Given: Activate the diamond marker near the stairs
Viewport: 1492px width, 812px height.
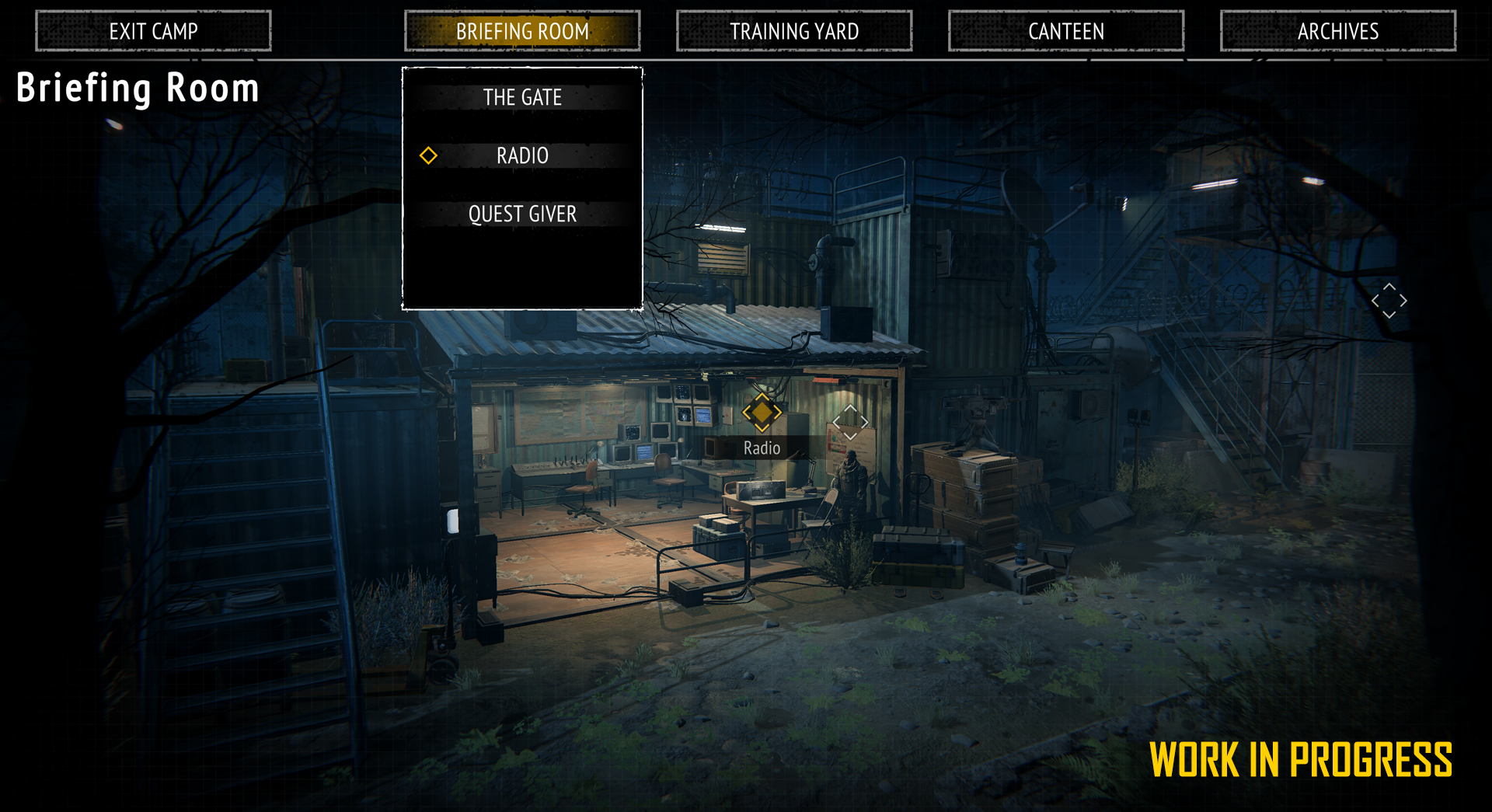Looking at the screenshot, I should (x=1389, y=301).
